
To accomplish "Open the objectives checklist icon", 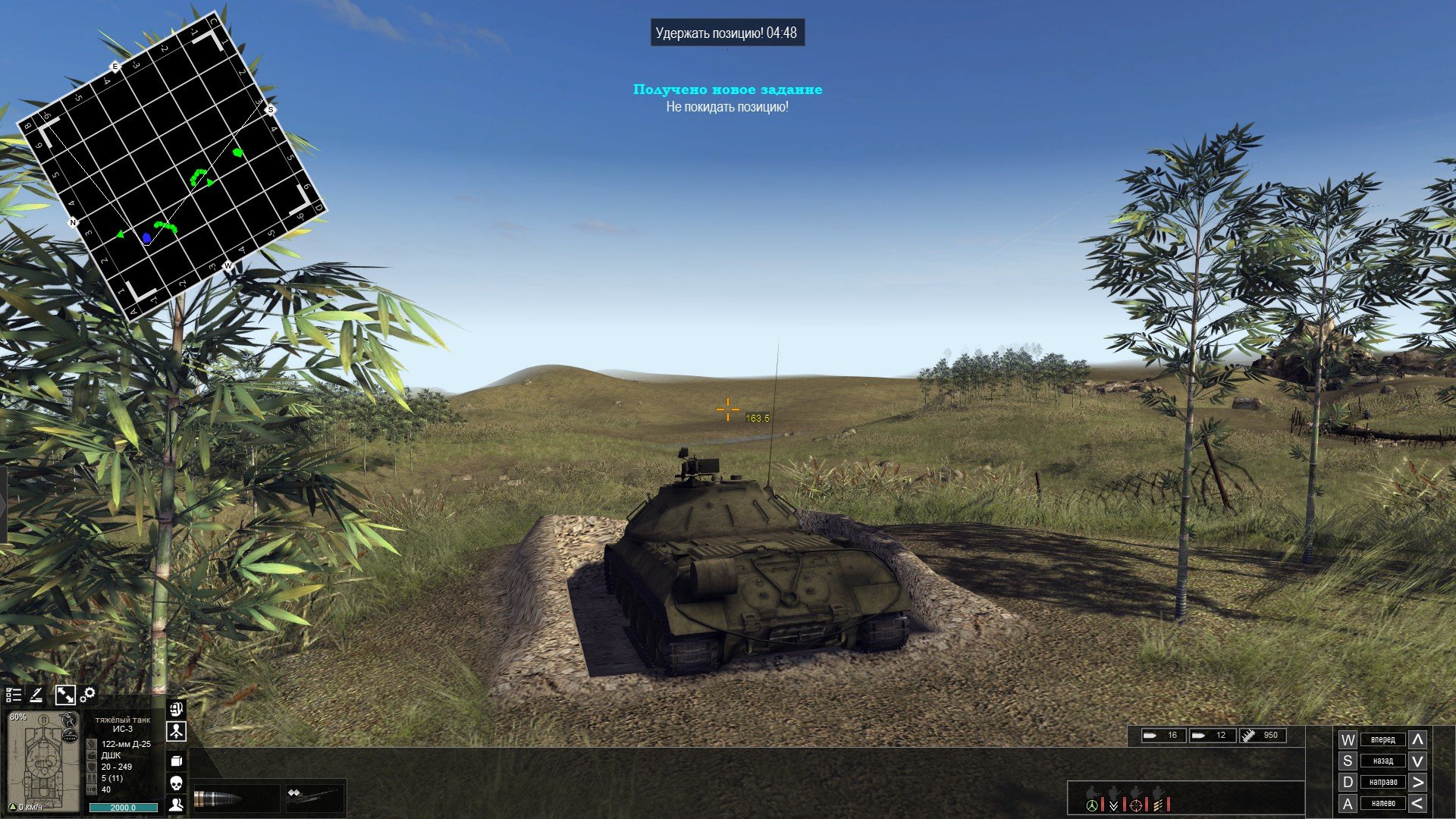I will point(13,695).
